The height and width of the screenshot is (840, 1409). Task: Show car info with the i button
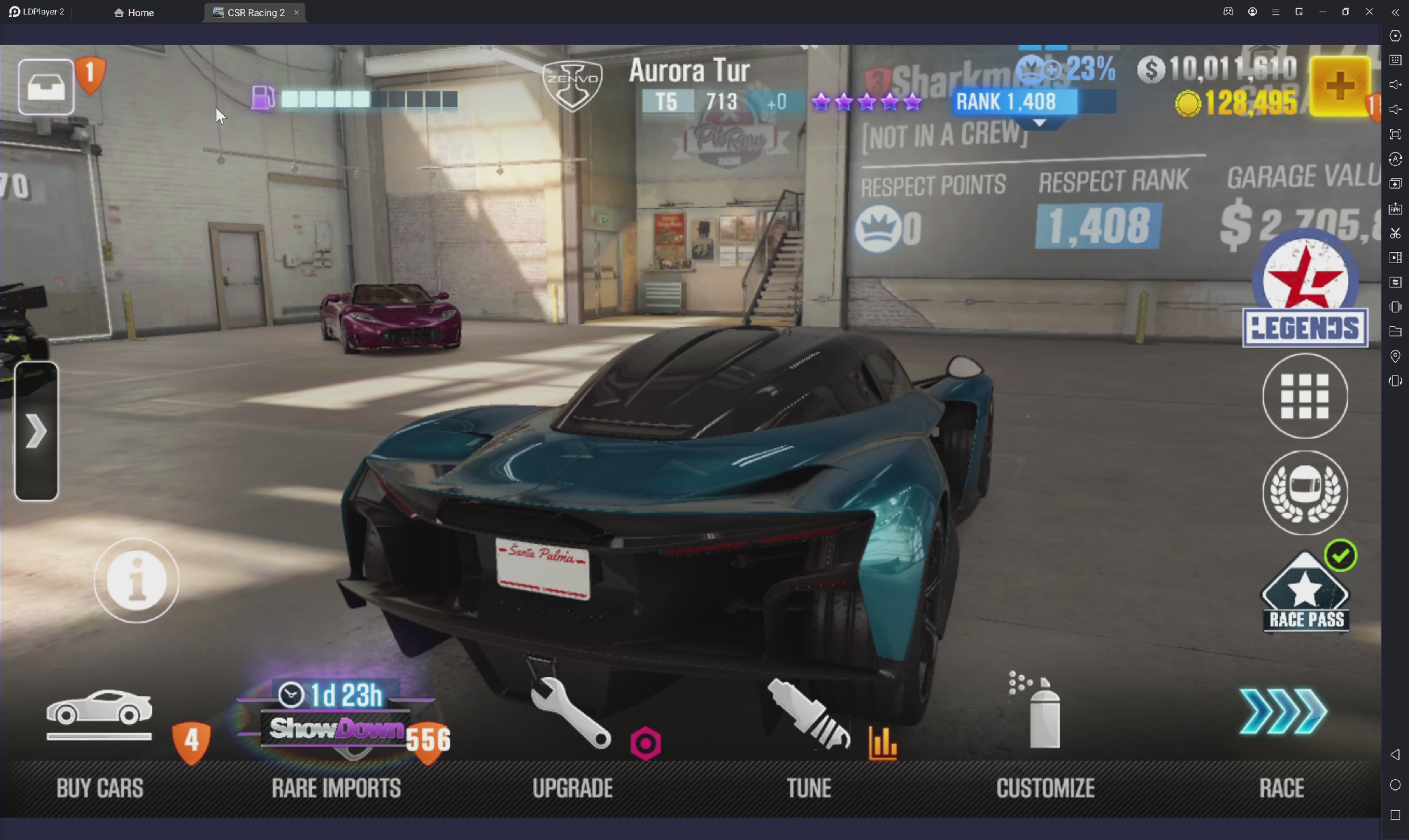coord(137,581)
